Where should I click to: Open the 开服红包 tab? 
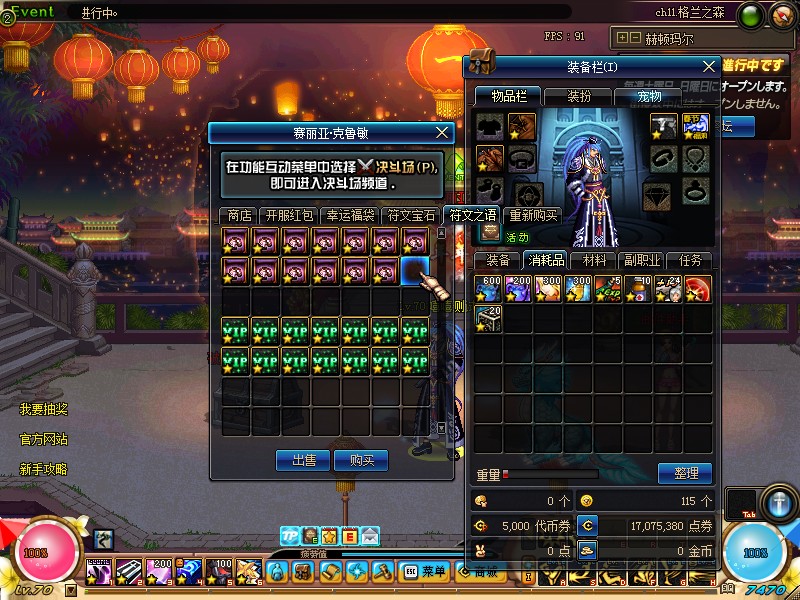click(289, 215)
